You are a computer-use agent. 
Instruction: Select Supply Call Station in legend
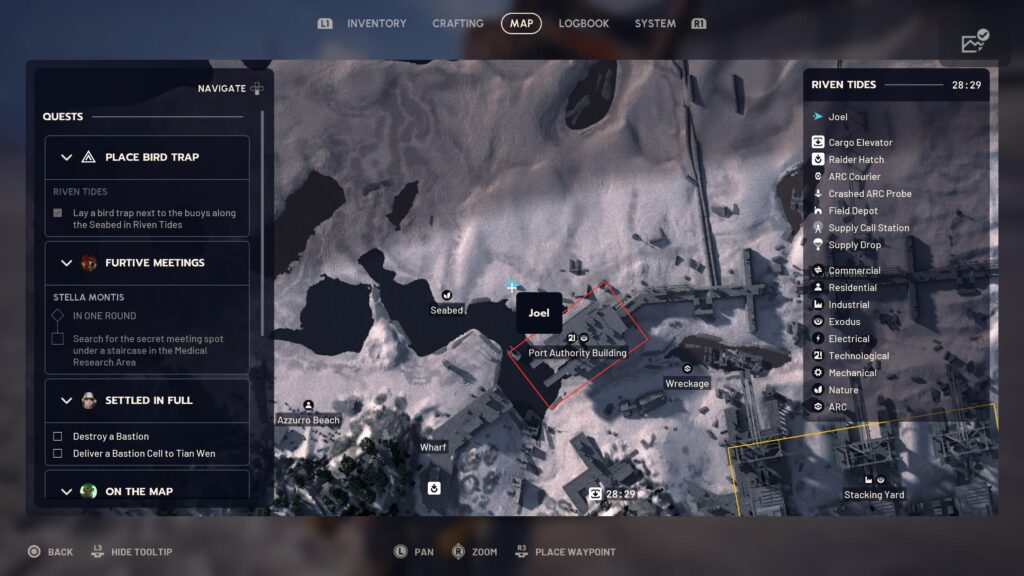[x=868, y=228]
